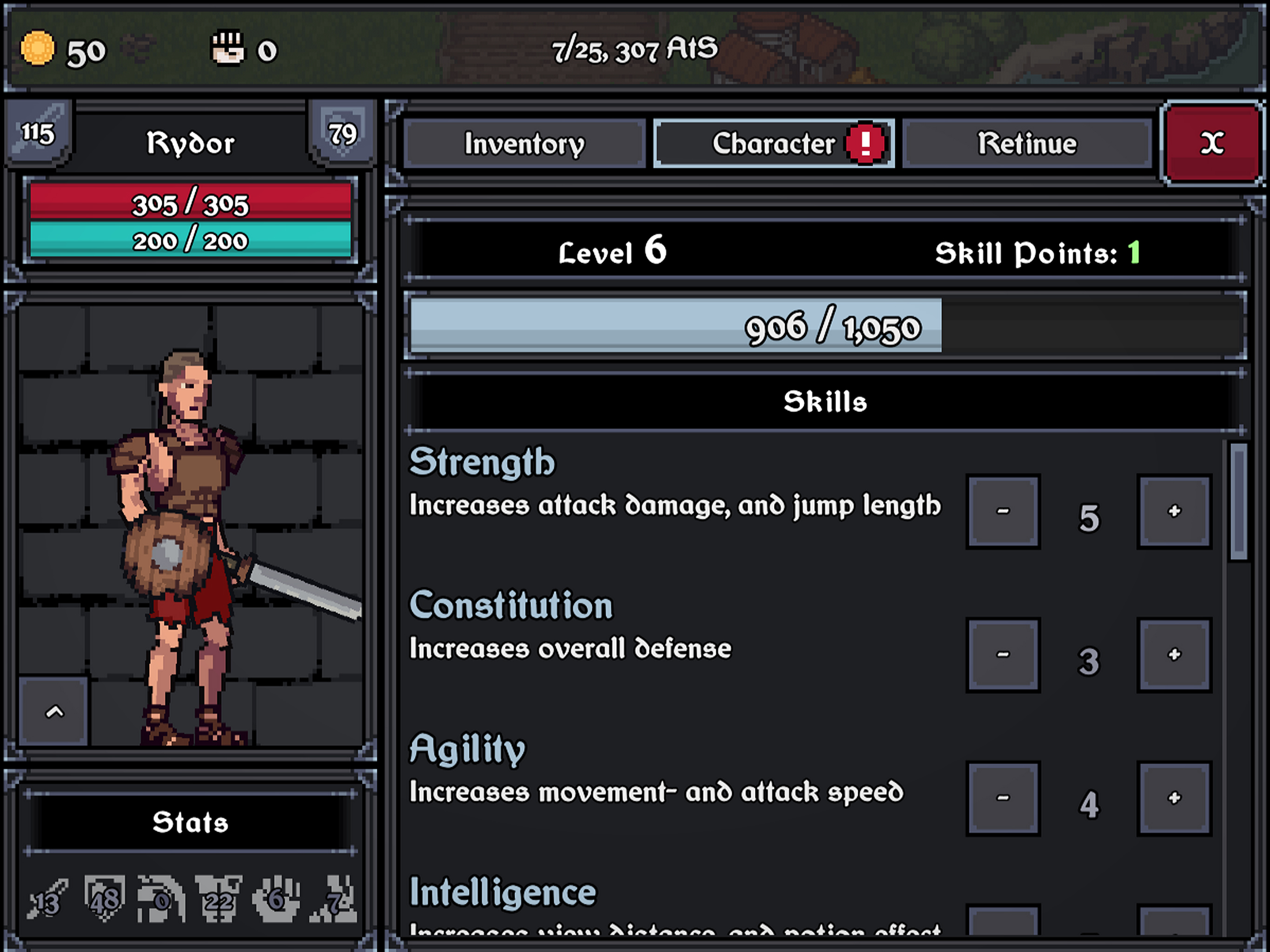Close the character menu with the red X
Screen dimensions: 1270x952
tap(1212, 144)
